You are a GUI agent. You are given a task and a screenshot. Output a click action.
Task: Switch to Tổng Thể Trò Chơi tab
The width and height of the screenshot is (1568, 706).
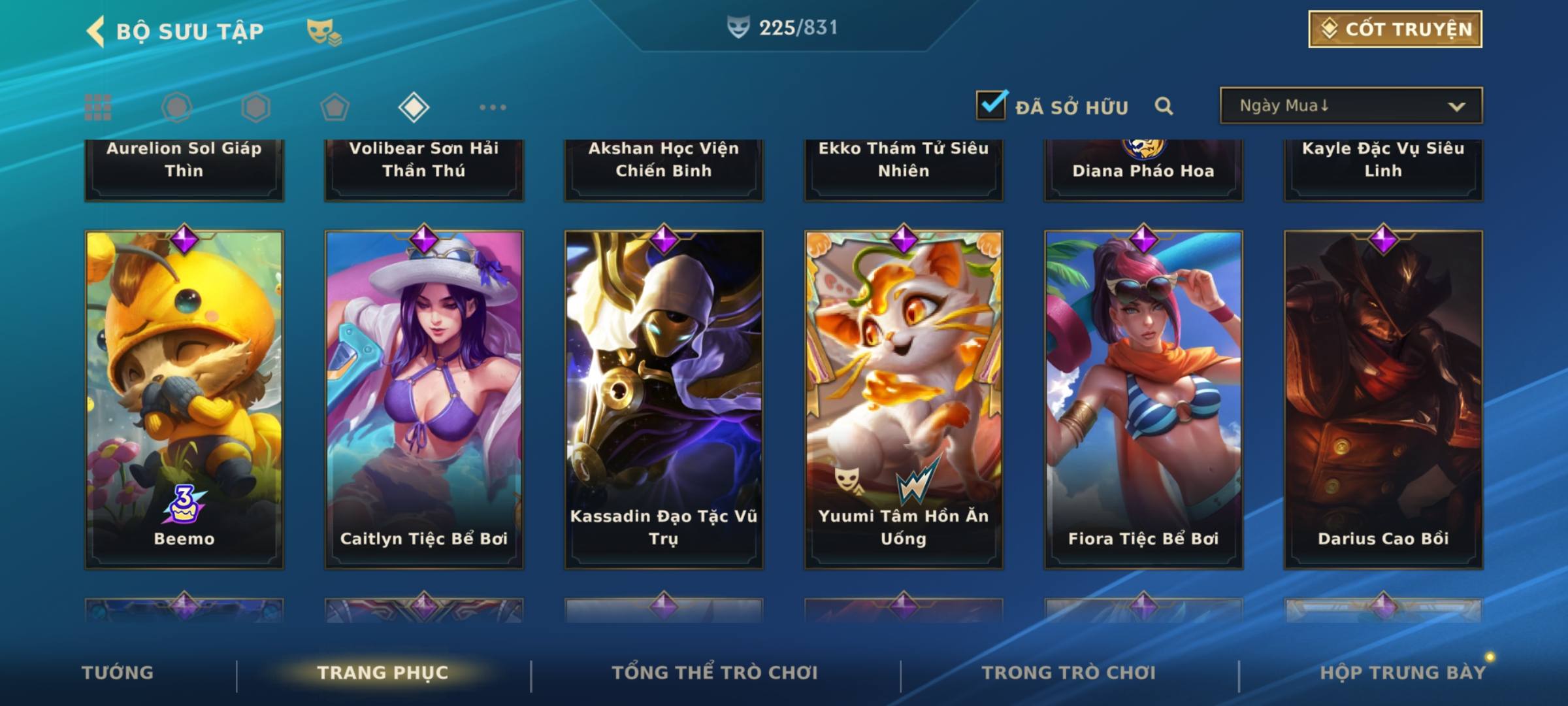(x=714, y=673)
